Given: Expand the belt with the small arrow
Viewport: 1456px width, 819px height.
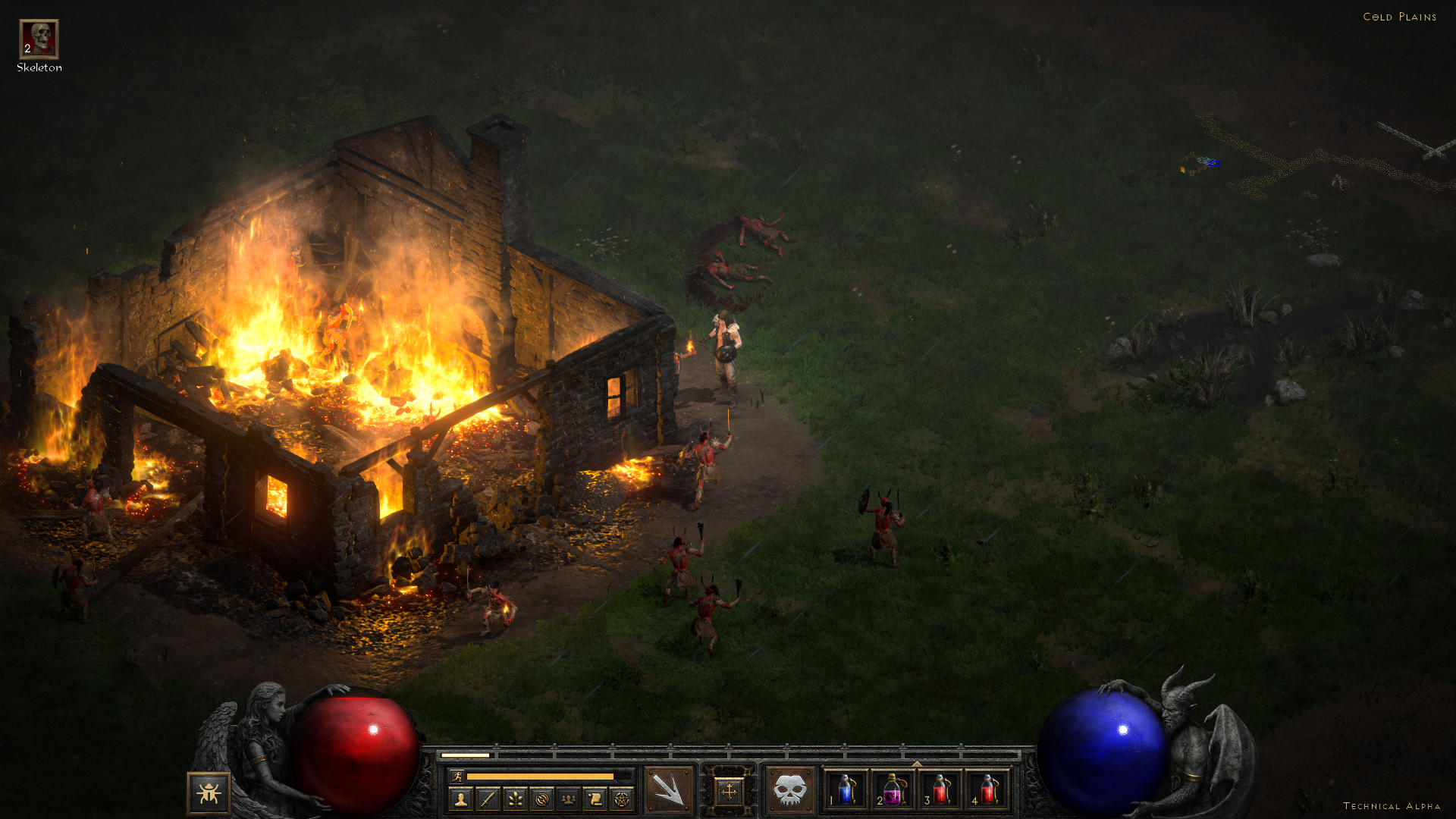Looking at the screenshot, I should [x=917, y=764].
